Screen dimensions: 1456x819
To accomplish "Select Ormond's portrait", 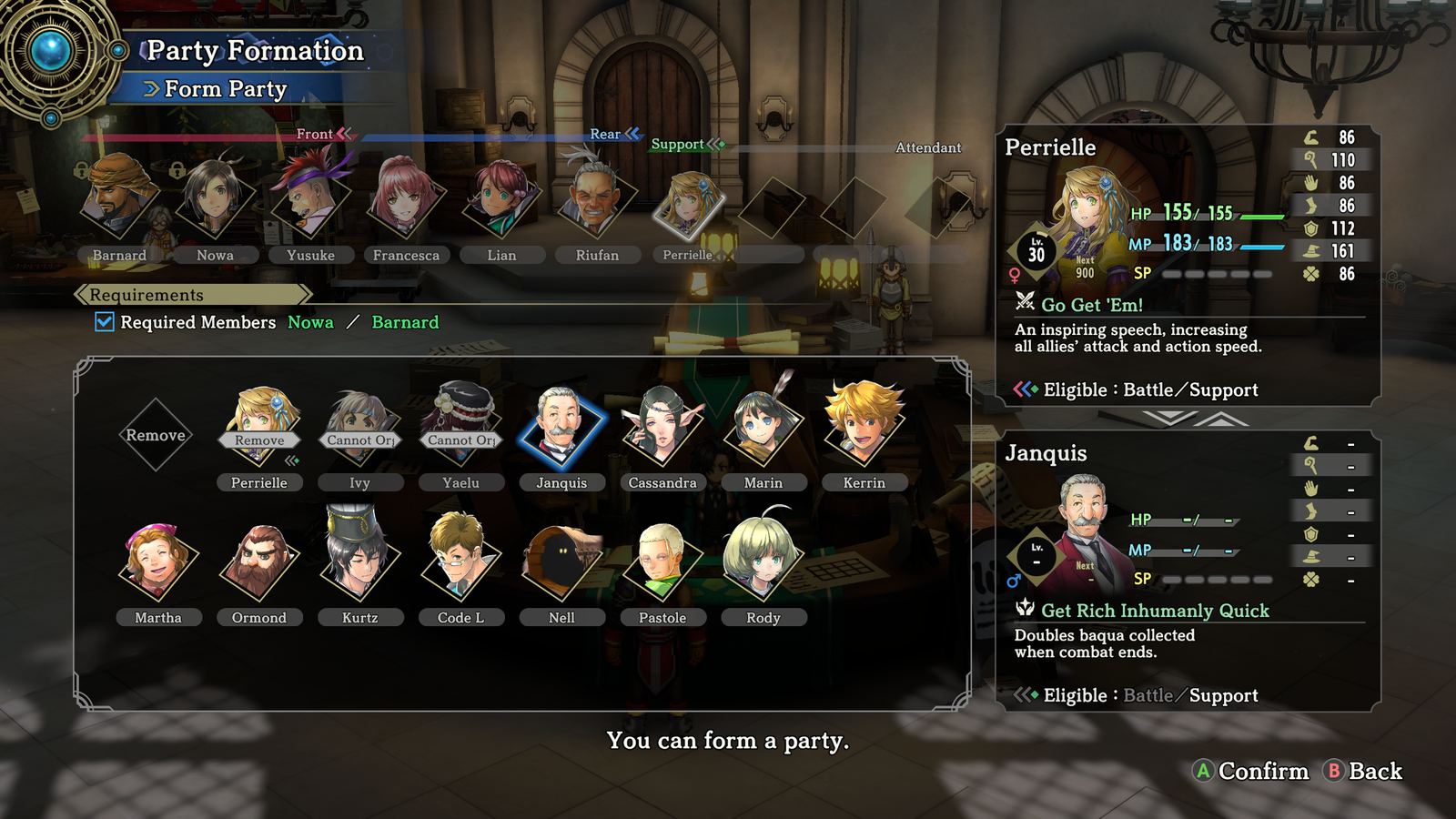I will click(259, 564).
